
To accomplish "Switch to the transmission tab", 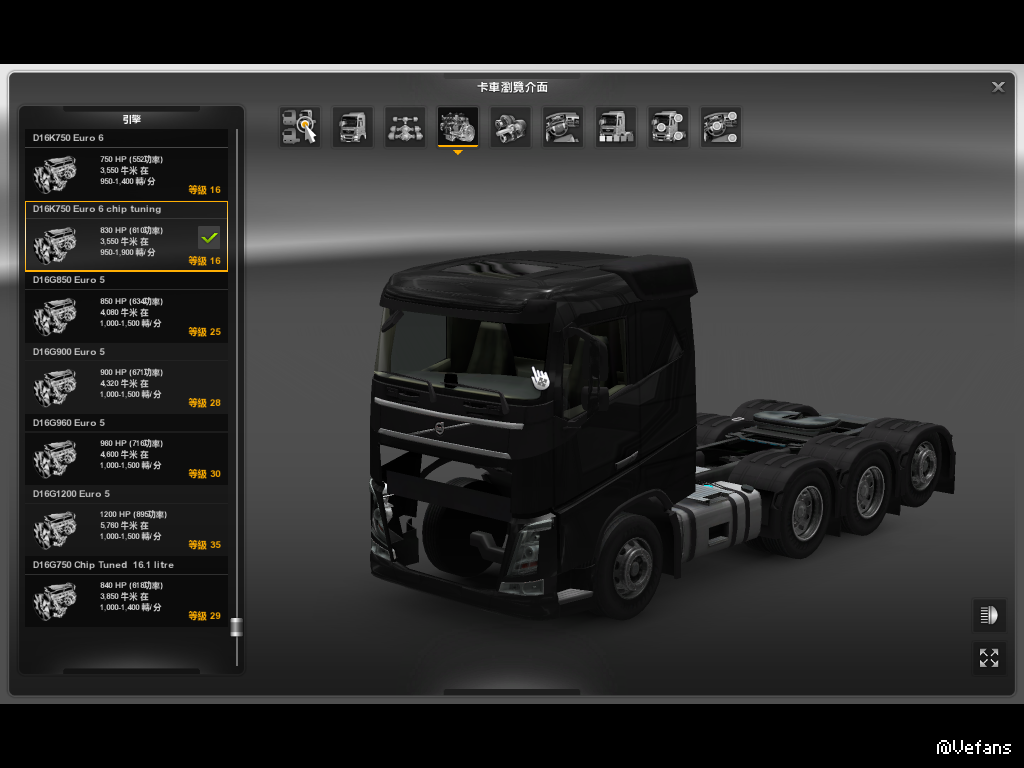I will coord(510,127).
